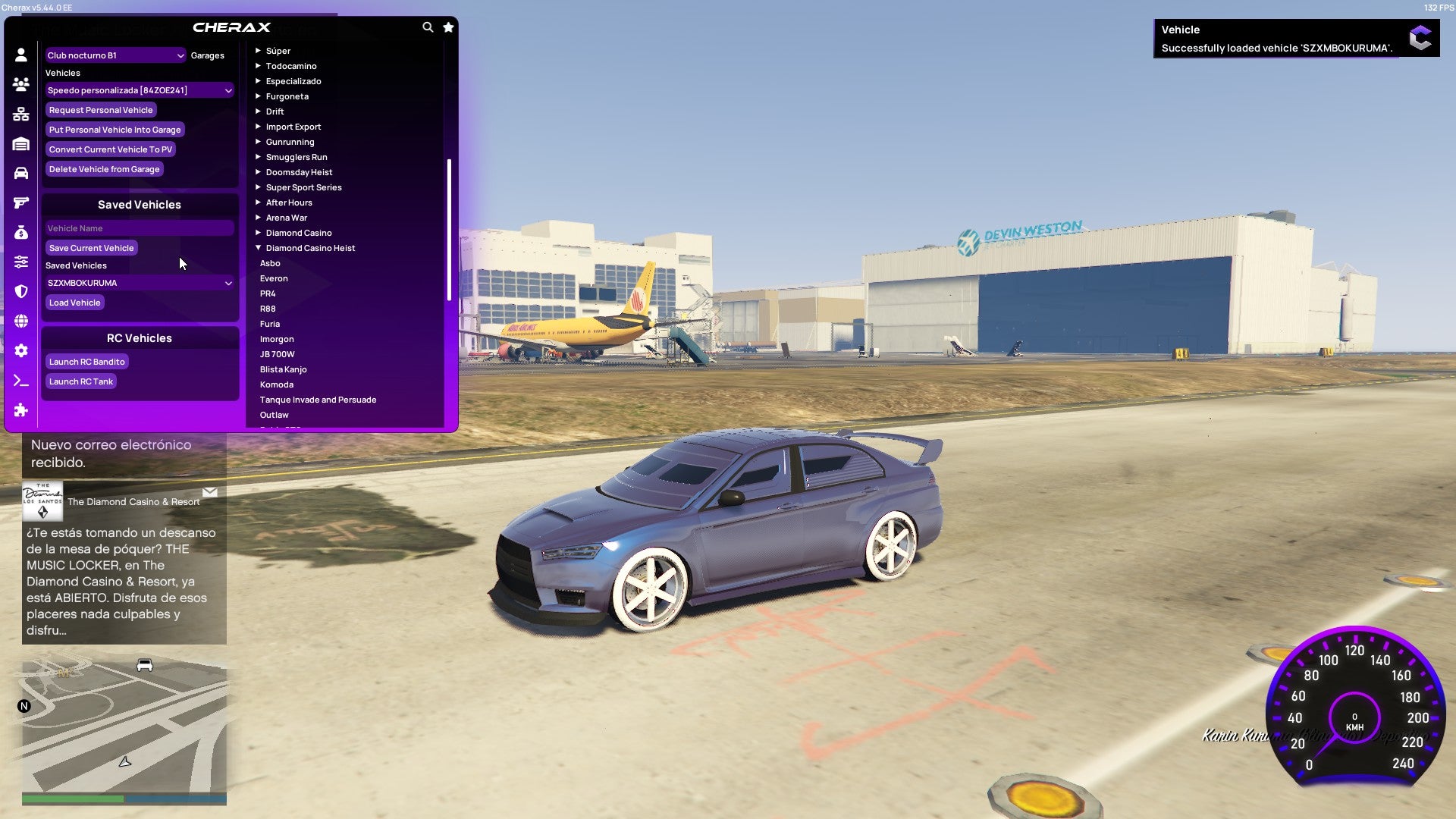Open the network/session icon in sidebar
Viewport: 1456px width, 819px height.
pos(20,112)
